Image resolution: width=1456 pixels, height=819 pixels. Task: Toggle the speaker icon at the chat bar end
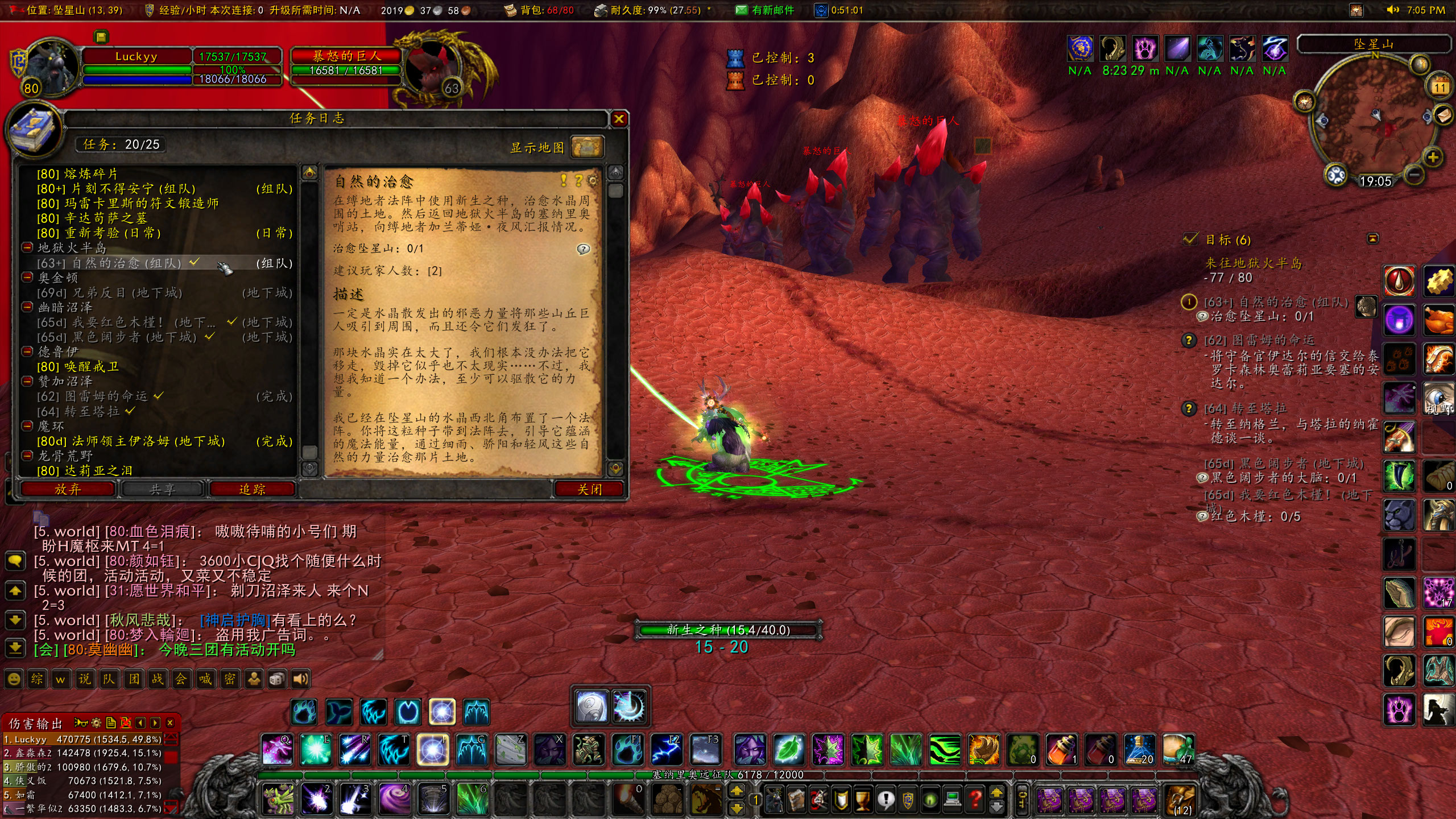(x=300, y=679)
